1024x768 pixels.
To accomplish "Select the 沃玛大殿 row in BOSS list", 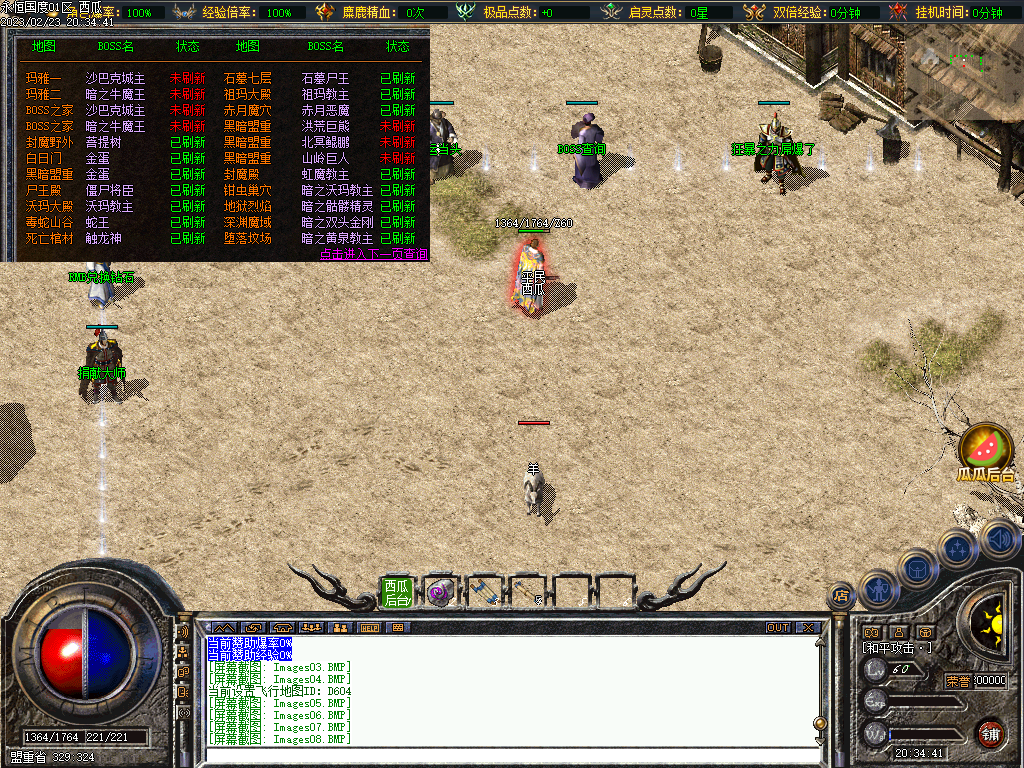I will (50, 206).
